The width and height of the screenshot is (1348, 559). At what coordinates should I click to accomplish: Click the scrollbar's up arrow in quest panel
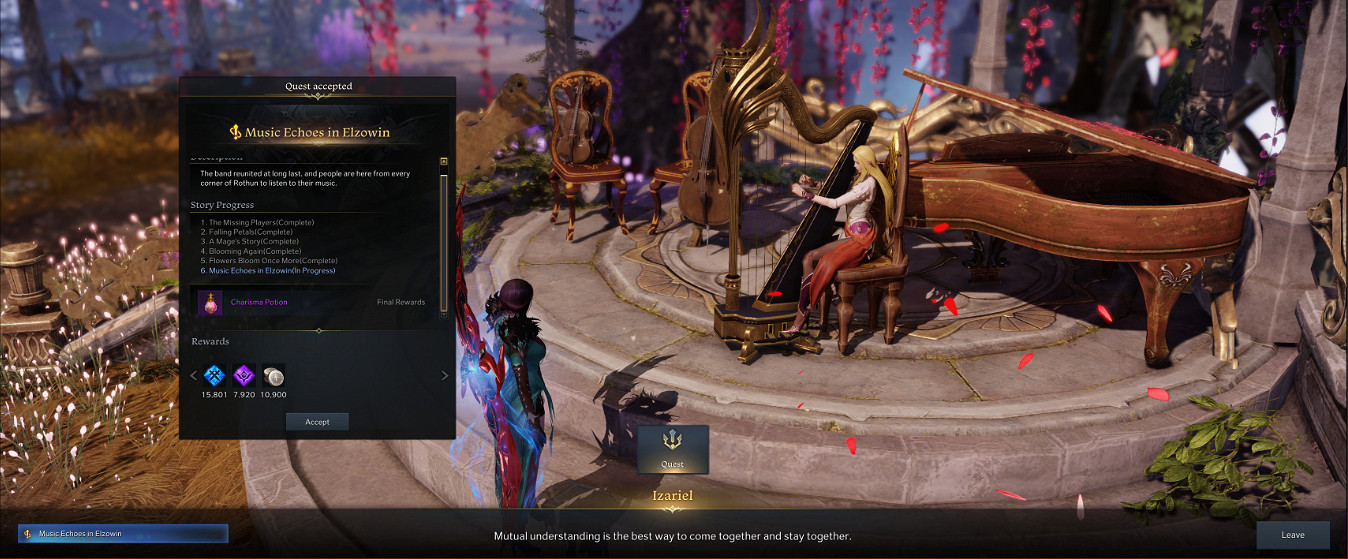pos(444,161)
